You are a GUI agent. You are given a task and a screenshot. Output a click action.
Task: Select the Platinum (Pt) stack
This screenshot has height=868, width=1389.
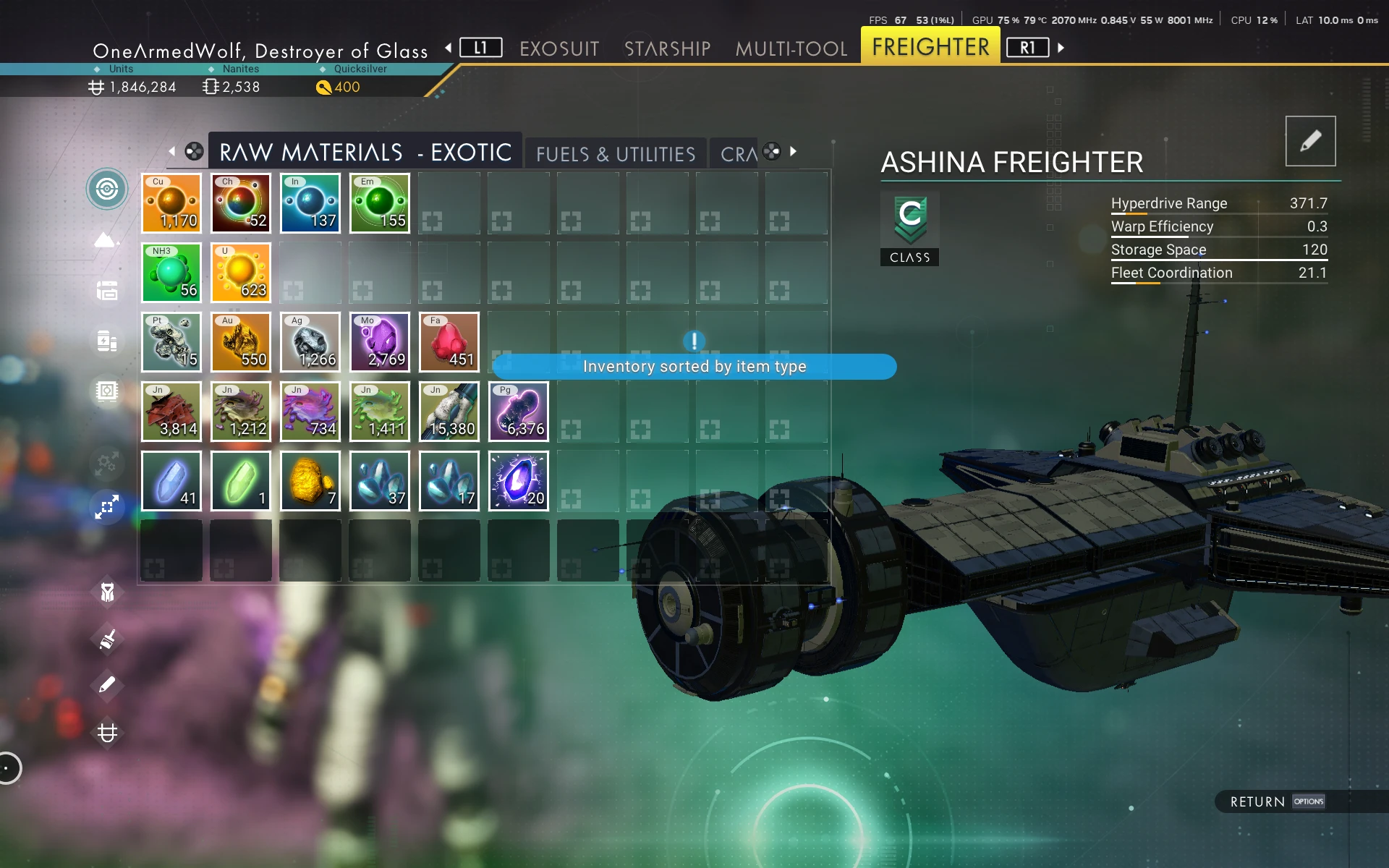(x=171, y=342)
